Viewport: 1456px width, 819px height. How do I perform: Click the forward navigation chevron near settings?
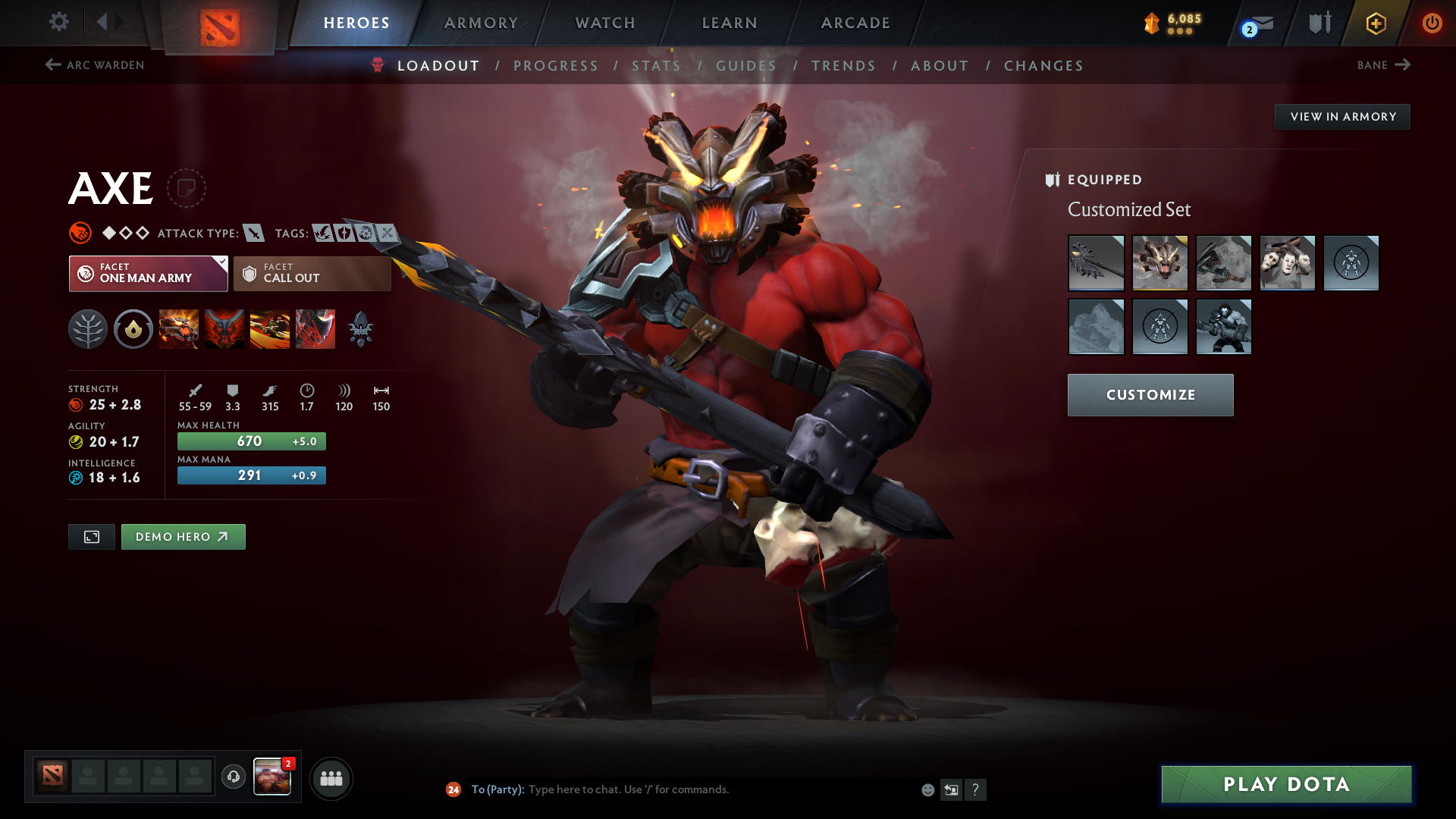pyautogui.click(x=118, y=22)
